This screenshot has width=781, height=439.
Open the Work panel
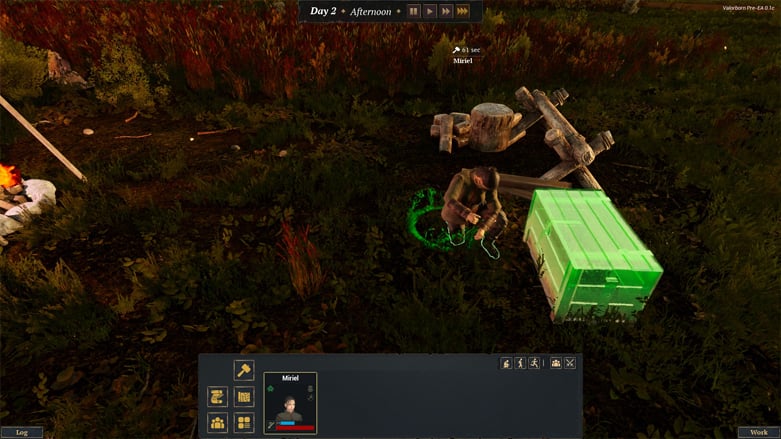(759, 432)
